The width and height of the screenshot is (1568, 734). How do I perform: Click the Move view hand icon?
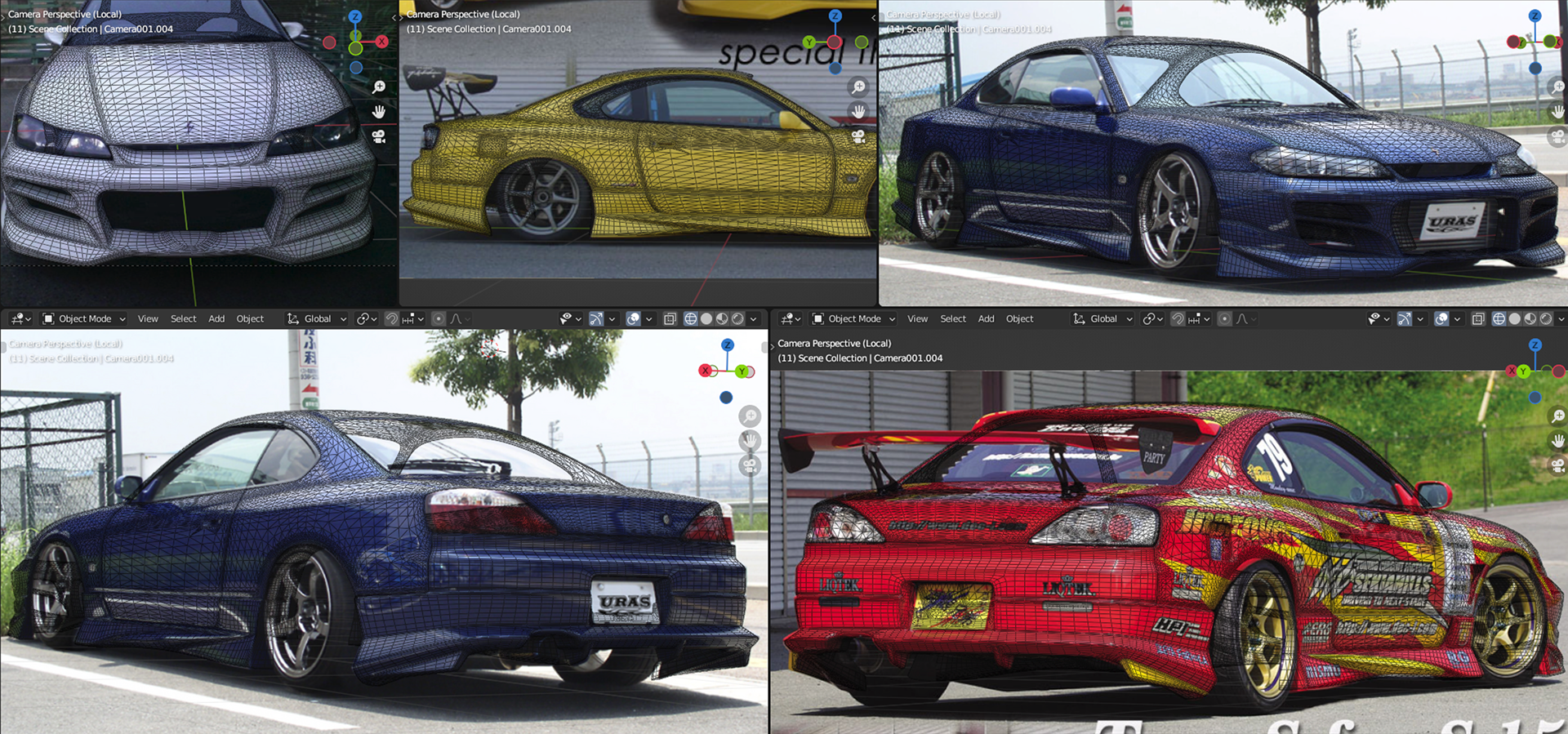click(x=751, y=440)
